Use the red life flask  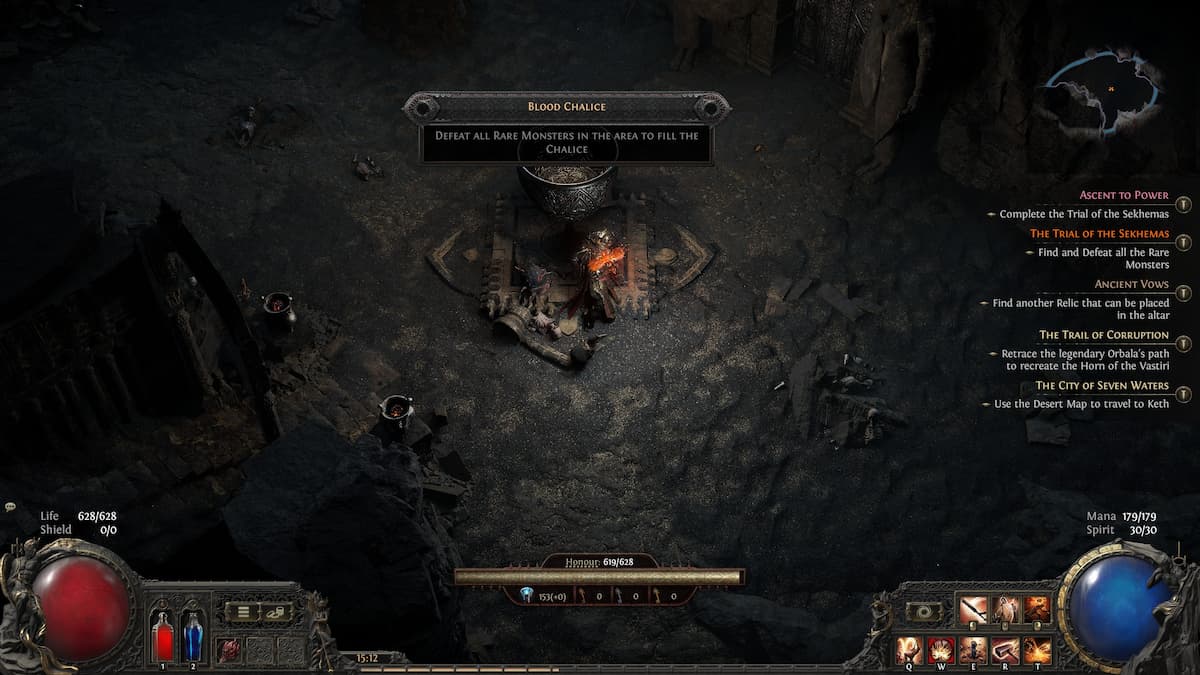(x=162, y=636)
